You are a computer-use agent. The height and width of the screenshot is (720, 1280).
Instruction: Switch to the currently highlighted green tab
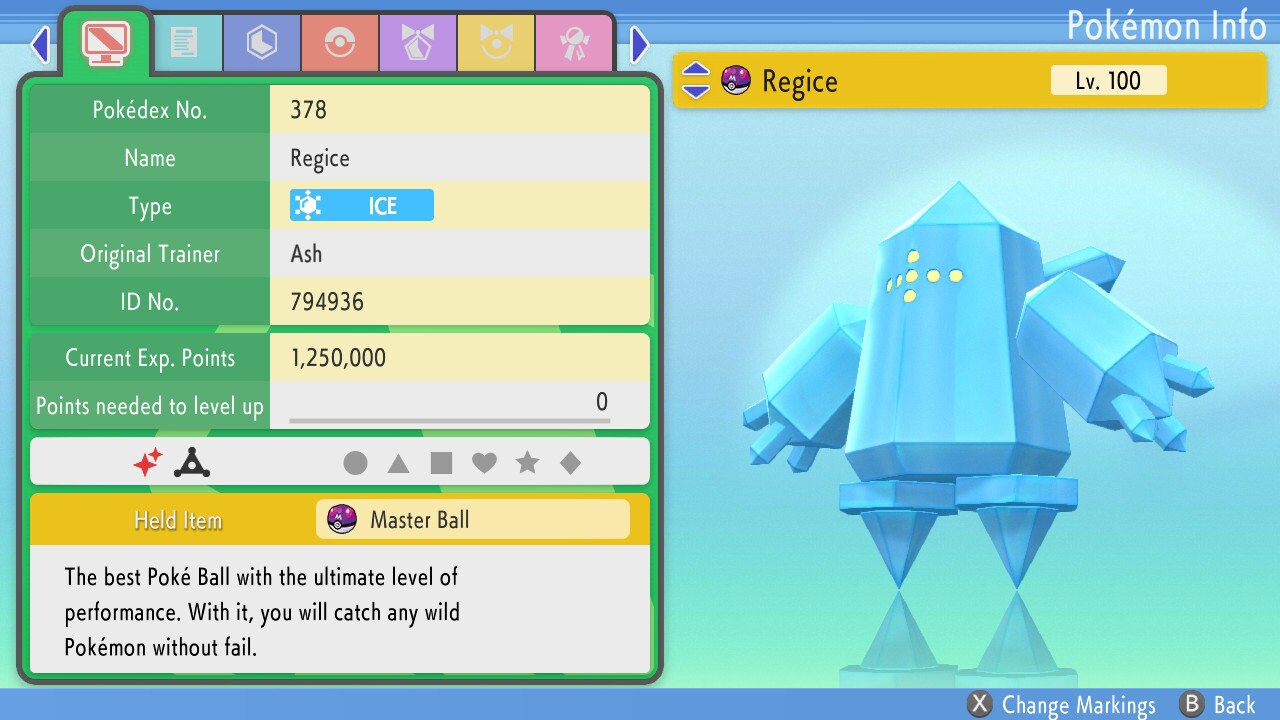(105, 42)
